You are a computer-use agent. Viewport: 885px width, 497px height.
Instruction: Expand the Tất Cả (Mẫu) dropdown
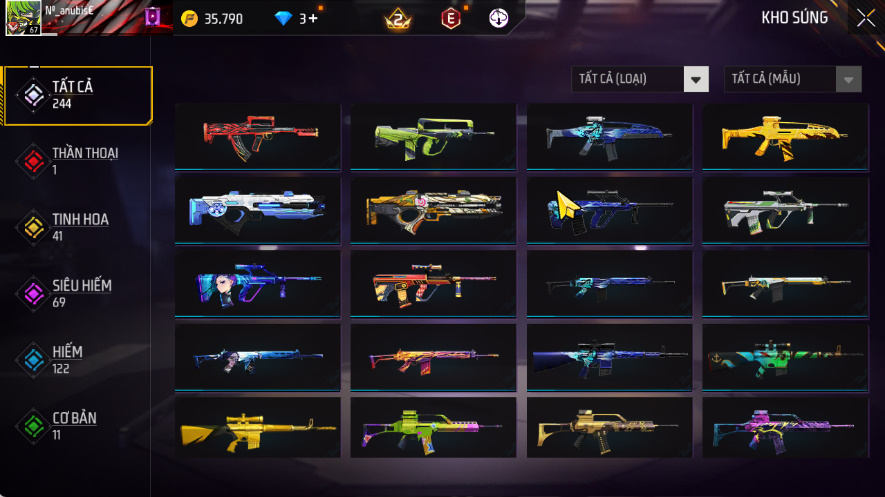[x=792, y=79]
